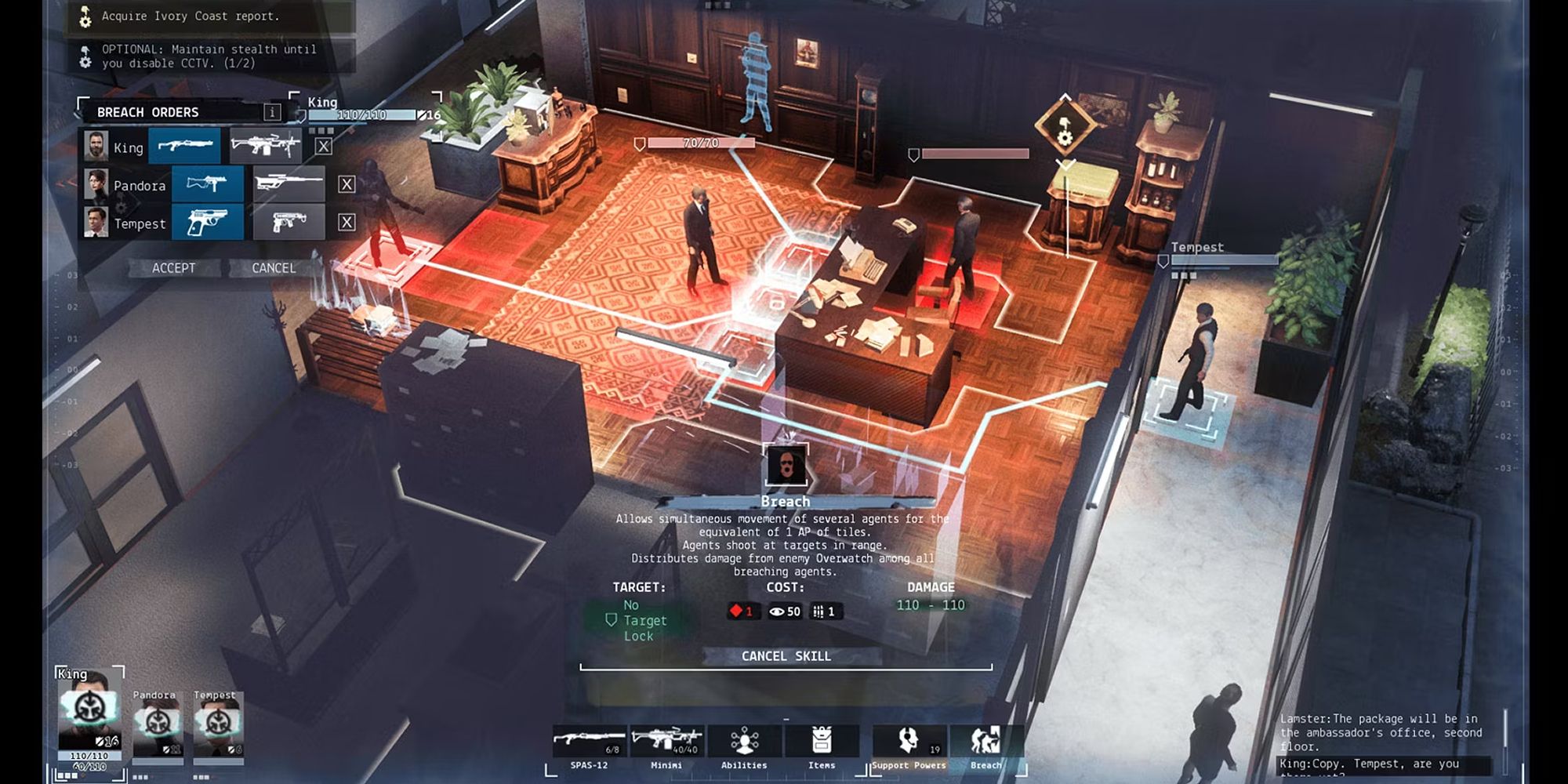Image resolution: width=1568 pixels, height=784 pixels.
Task: Accept the breach orders
Action: coord(174,268)
